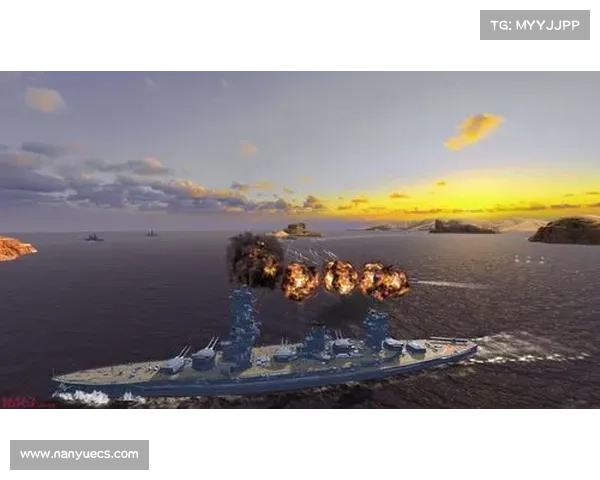This screenshot has height=480, width=600.
Task: Open the www.nanyuecs.com link
Action: point(80,455)
